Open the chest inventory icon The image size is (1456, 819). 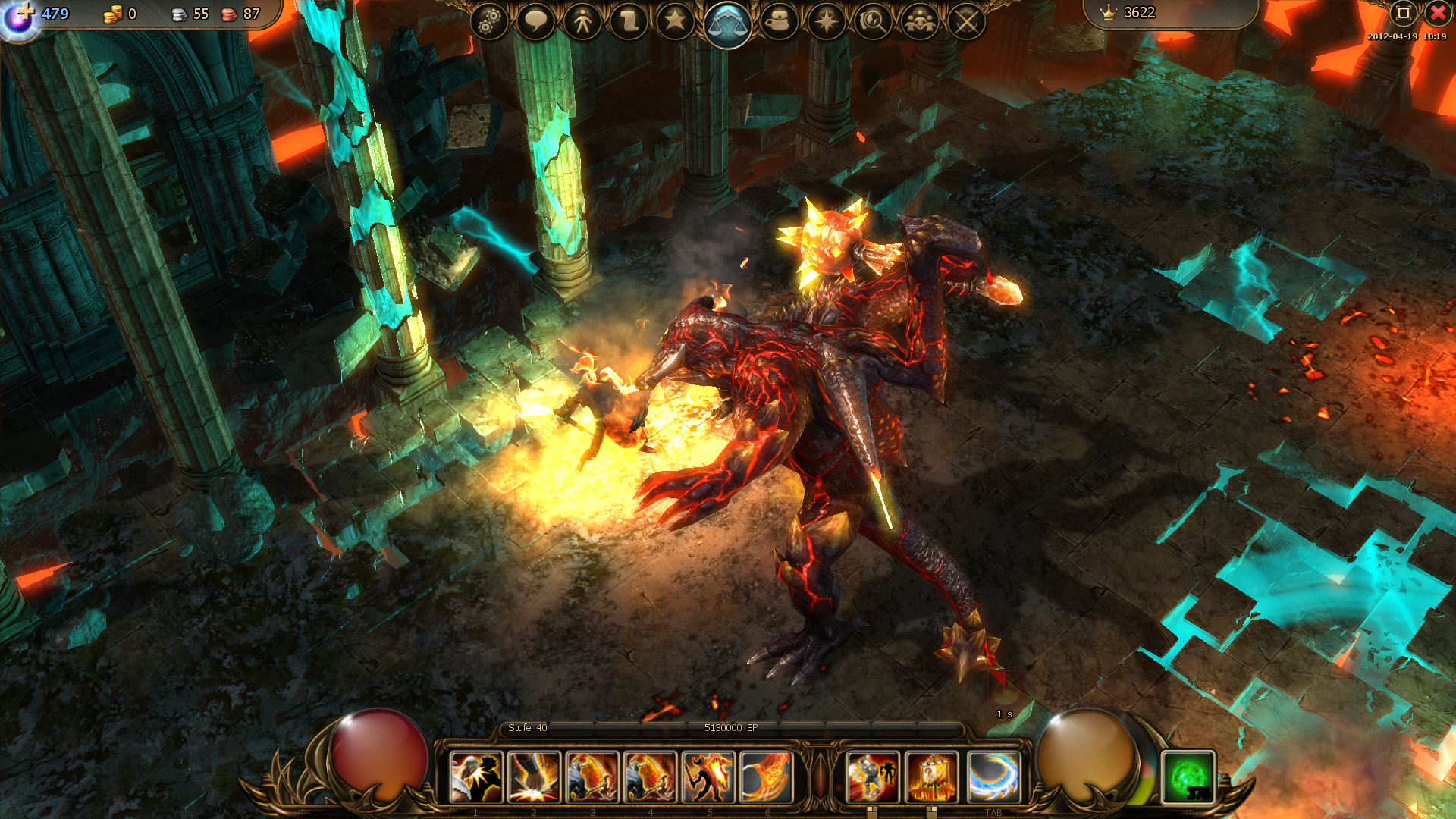click(779, 21)
